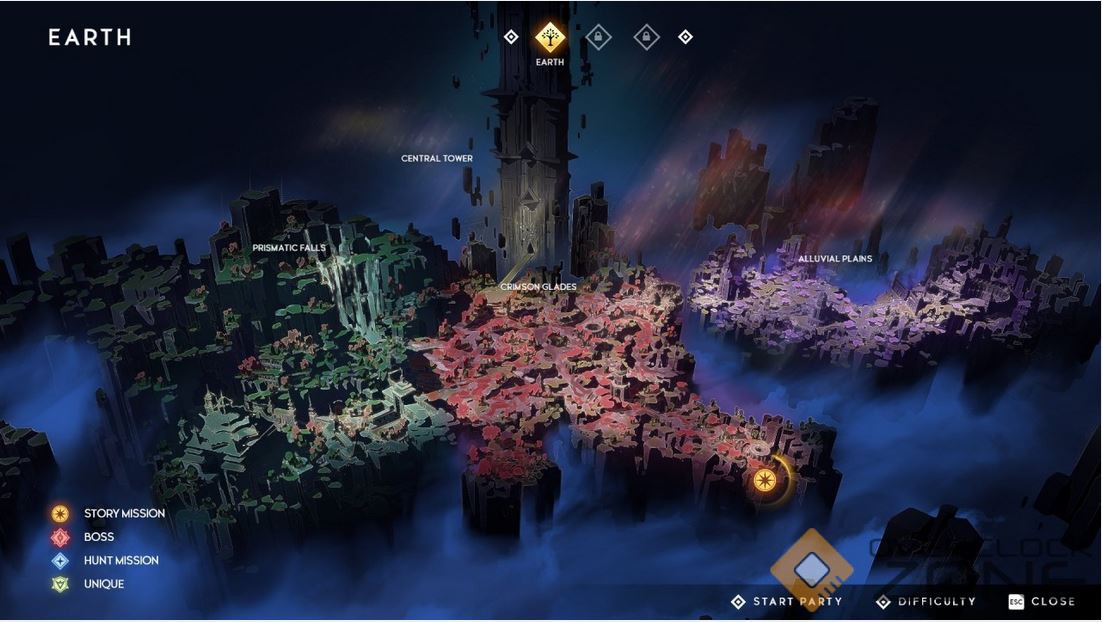
Task: Close the Earth map screen
Action: [x=1042, y=602]
